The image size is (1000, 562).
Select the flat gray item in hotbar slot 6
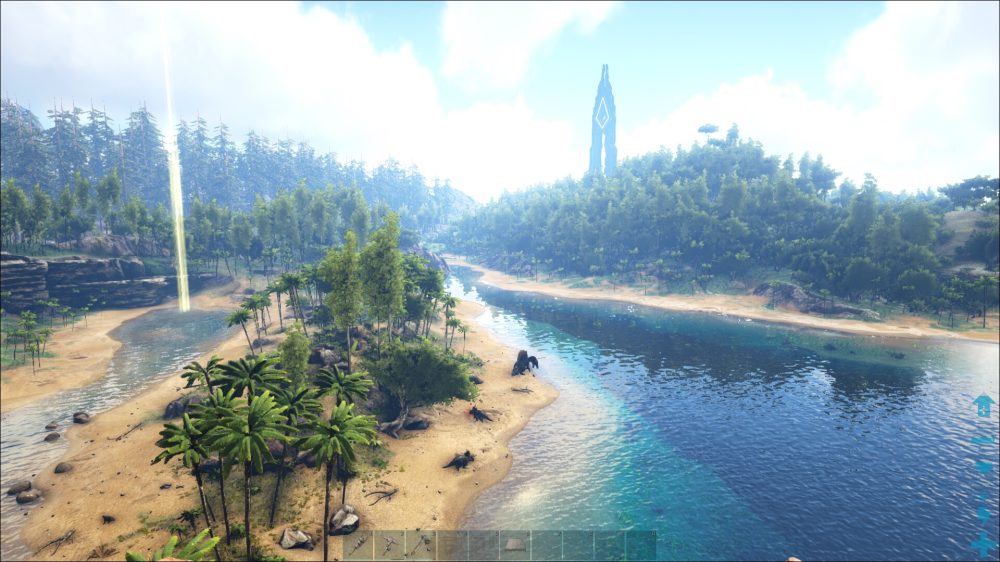tap(515, 545)
